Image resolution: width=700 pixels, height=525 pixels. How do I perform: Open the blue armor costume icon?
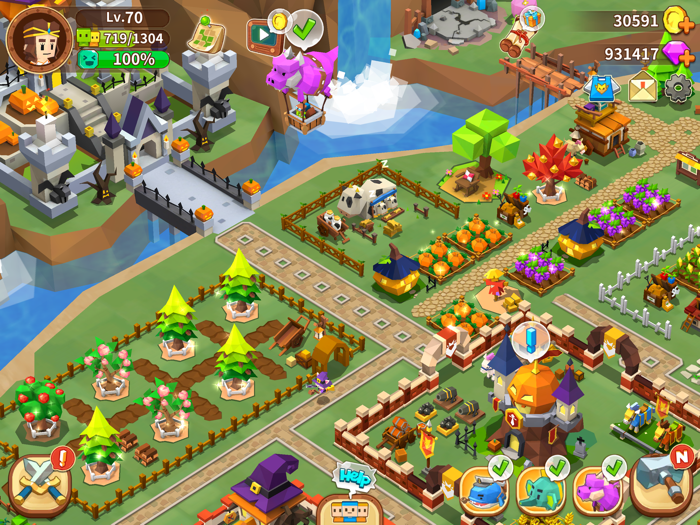602,88
